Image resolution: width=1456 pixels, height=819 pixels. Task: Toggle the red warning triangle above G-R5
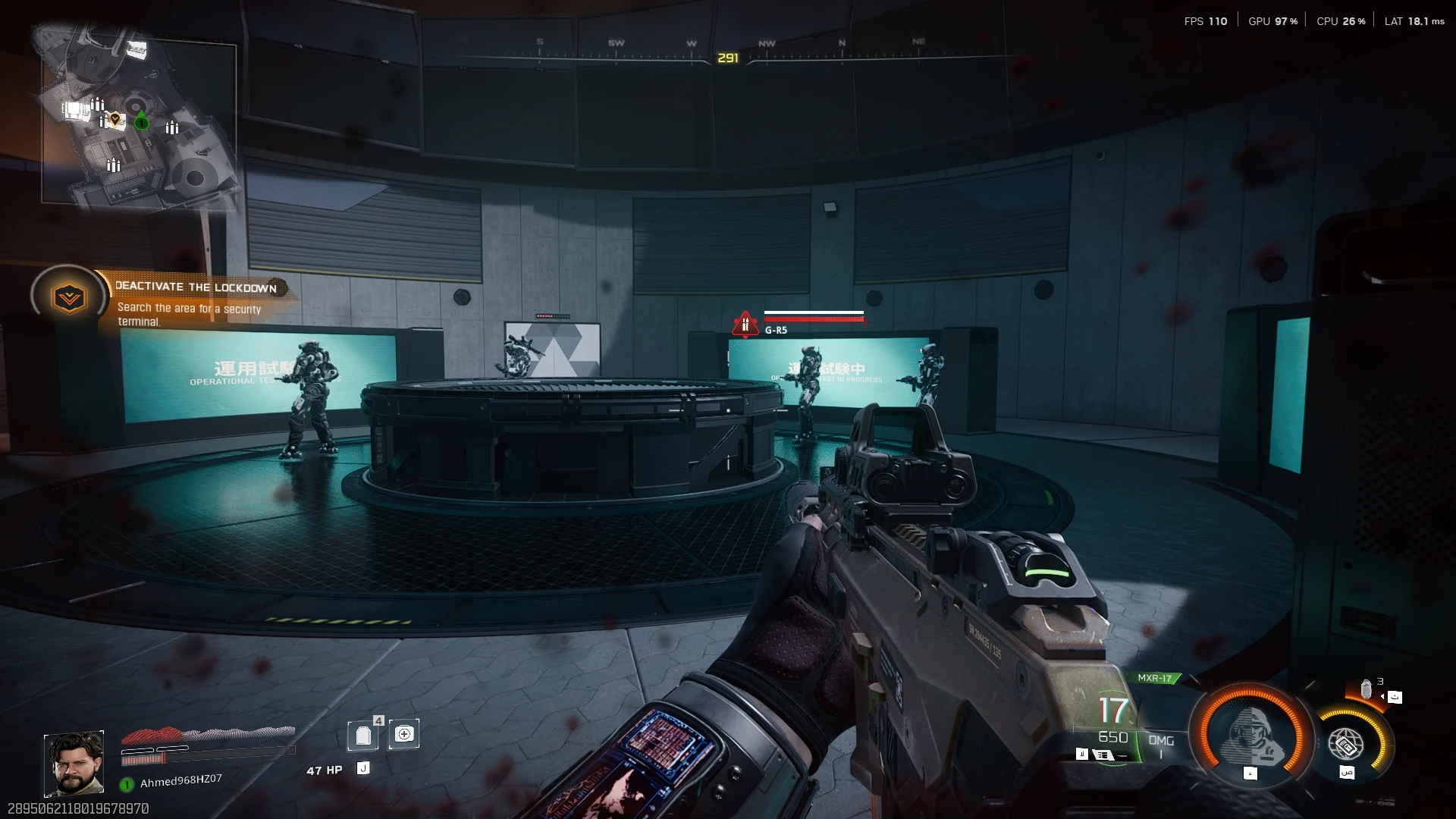744,322
